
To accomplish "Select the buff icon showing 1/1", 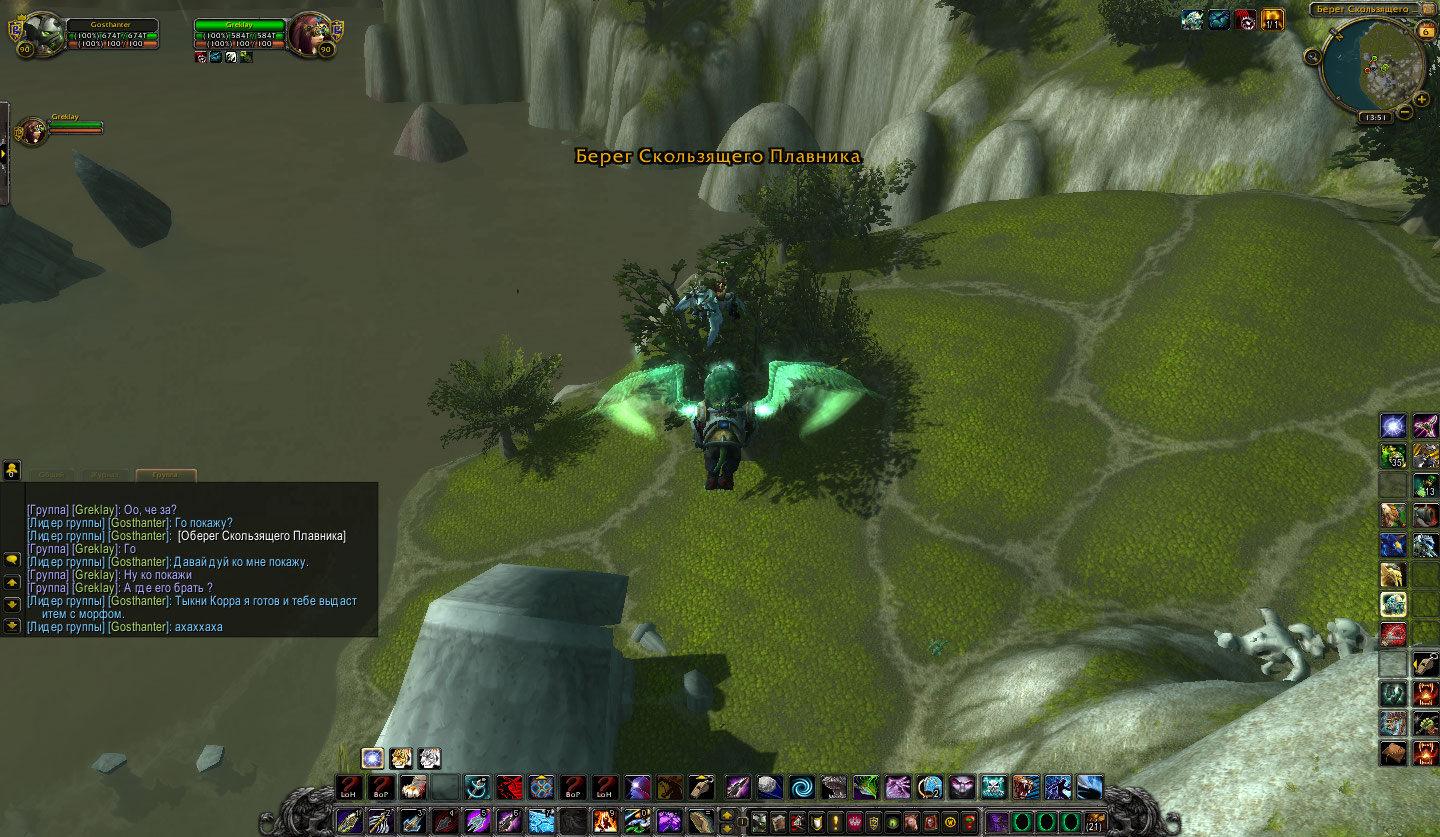I will pos(1273,19).
